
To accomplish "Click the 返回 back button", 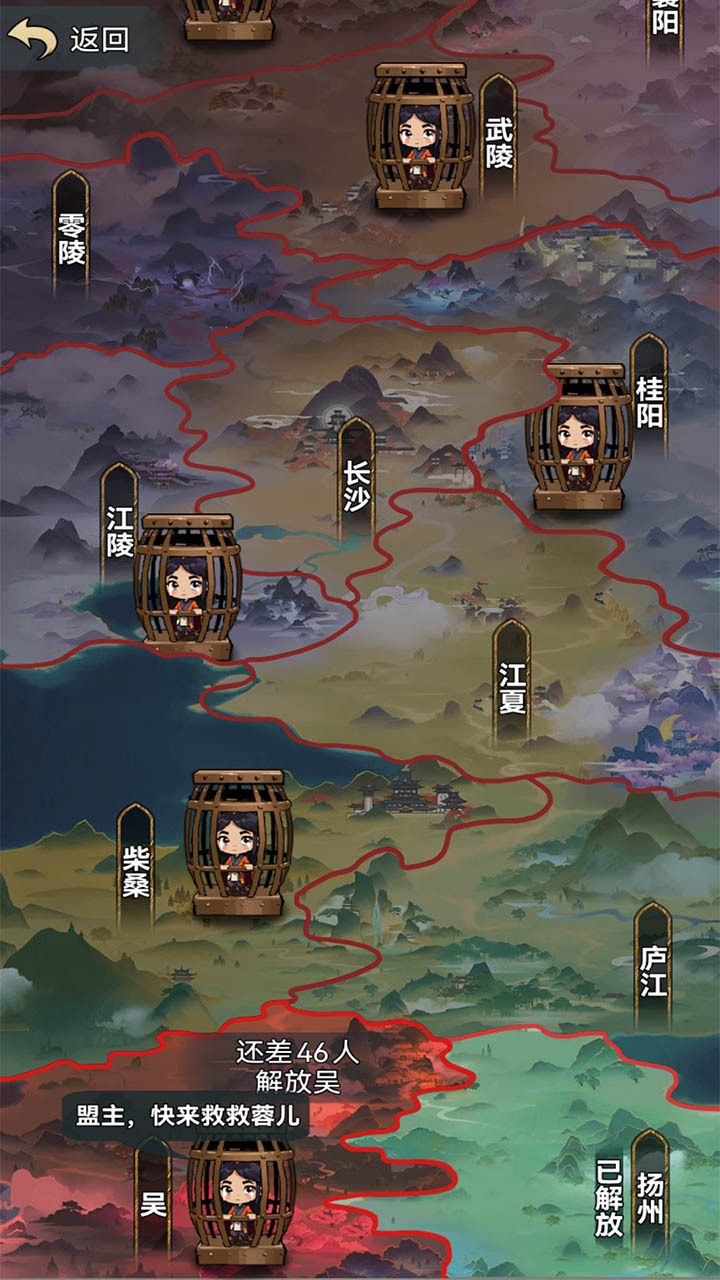I will coord(70,39).
